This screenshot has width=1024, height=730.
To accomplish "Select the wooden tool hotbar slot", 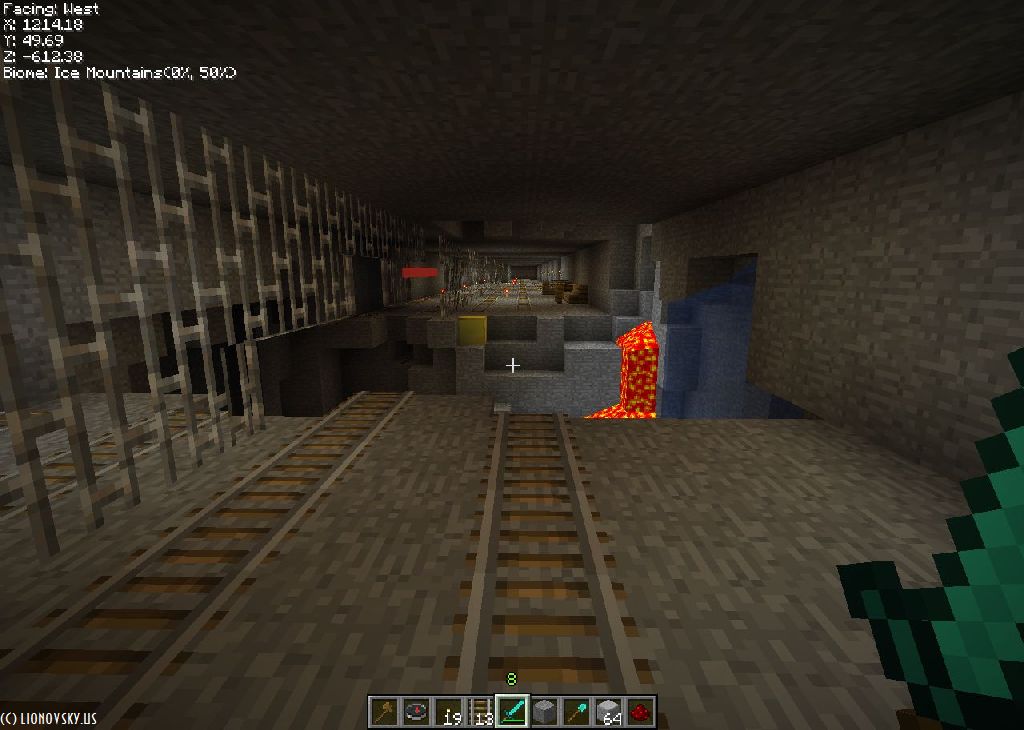I will (384, 712).
